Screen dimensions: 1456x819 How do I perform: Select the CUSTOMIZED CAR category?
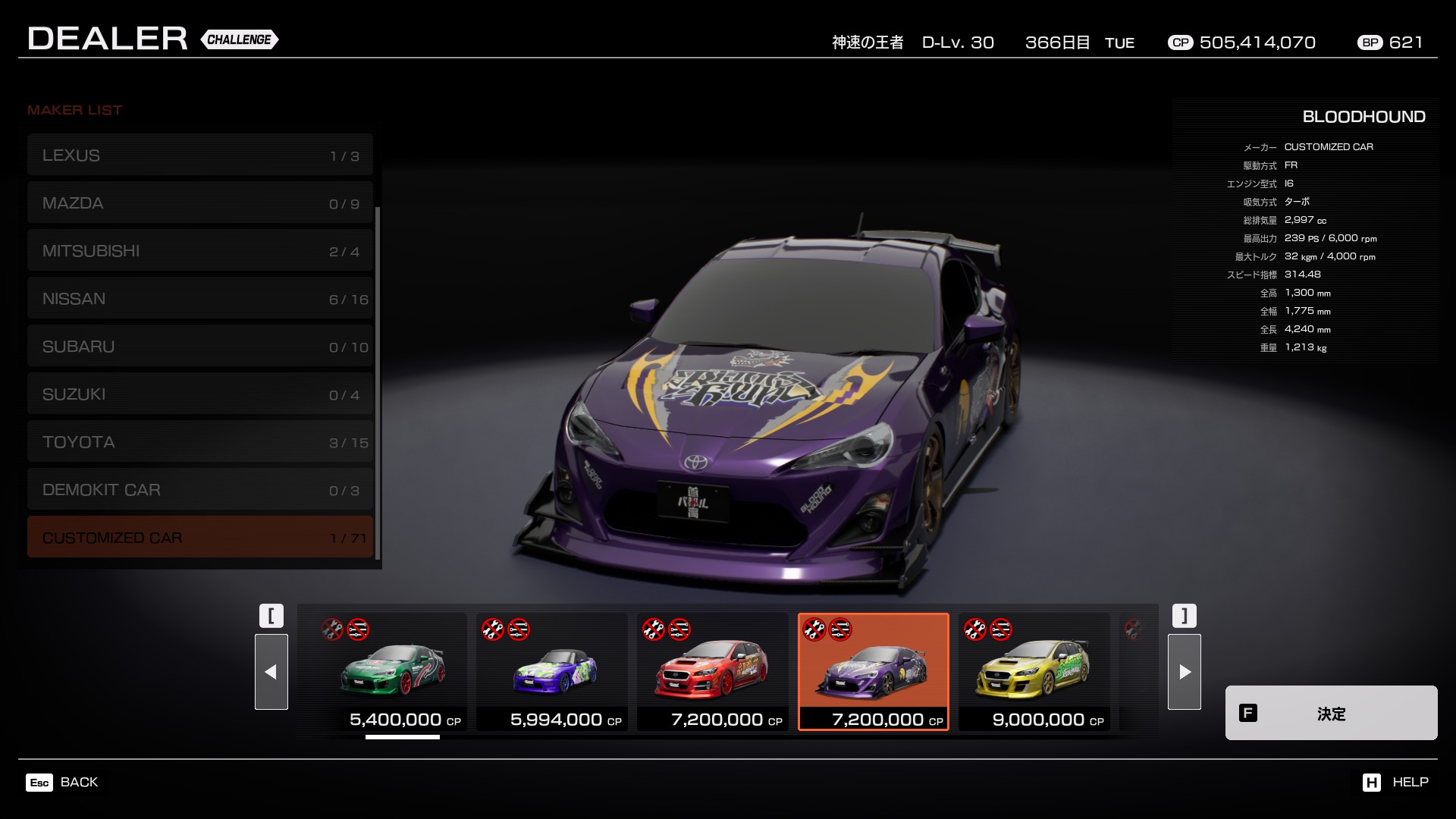199,538
